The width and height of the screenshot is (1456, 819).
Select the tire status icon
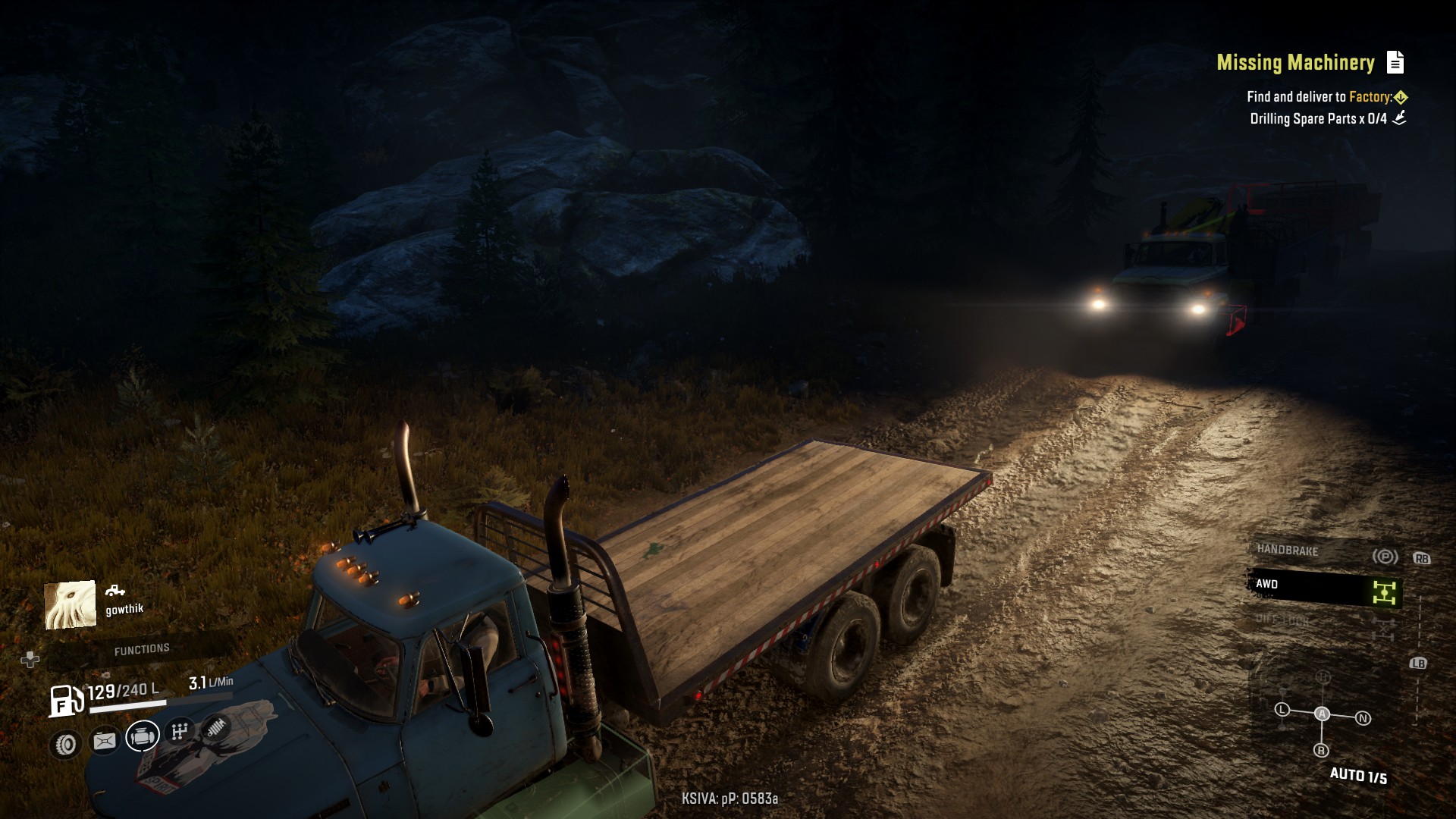(x=66, y=745)
